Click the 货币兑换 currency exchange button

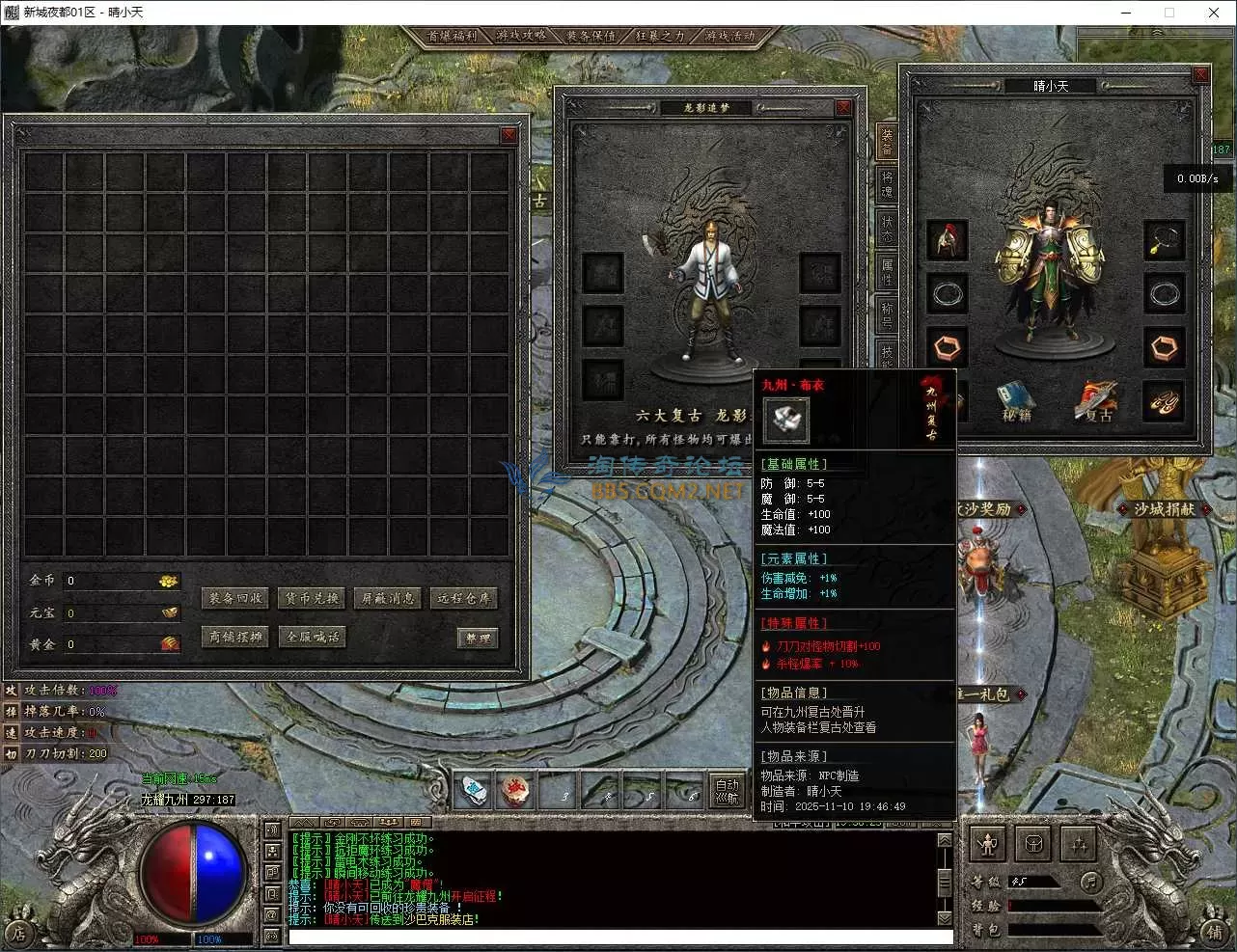312,599
